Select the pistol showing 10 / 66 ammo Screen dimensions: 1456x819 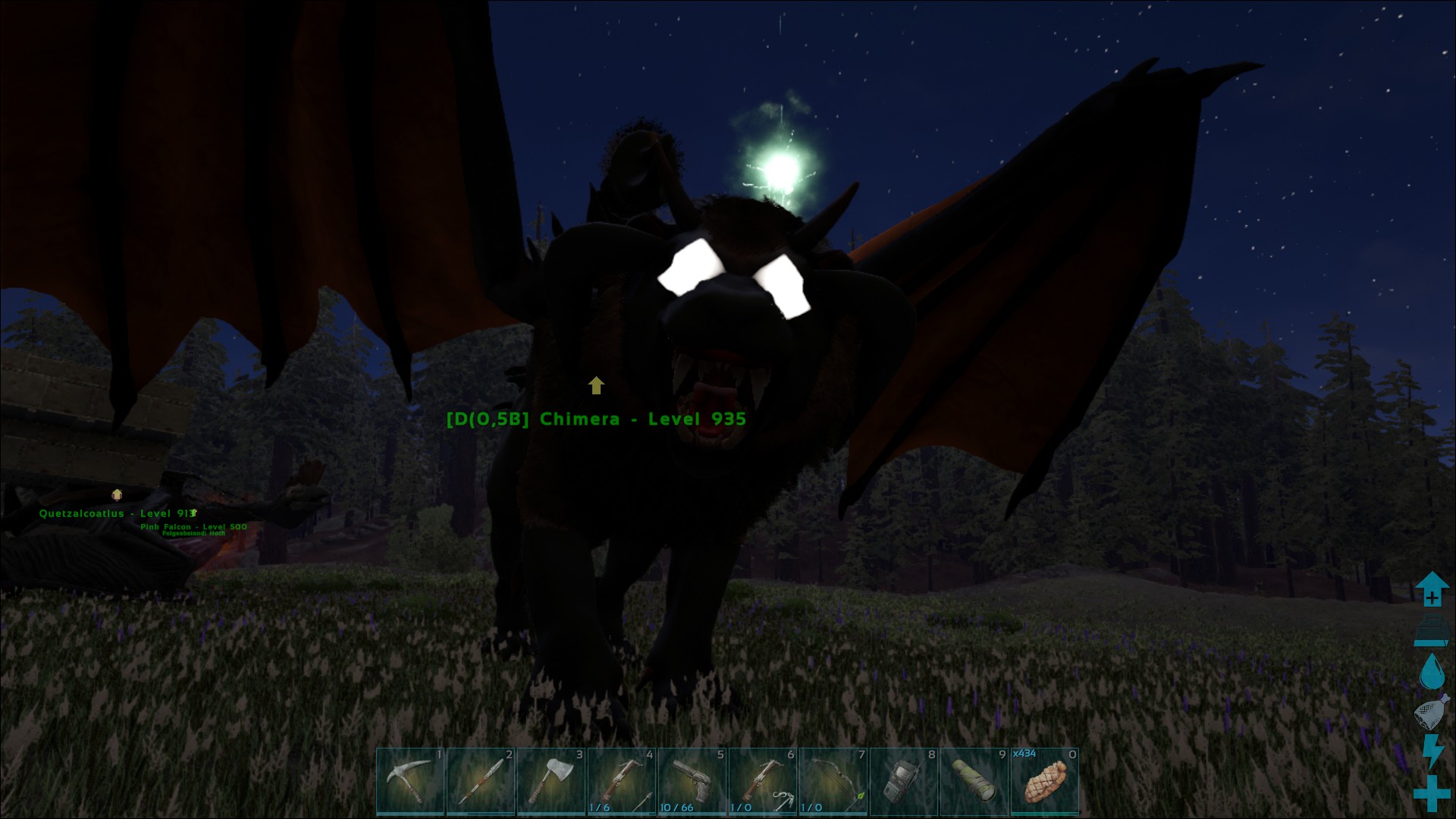pyautogui.click(x=692, y=781)
